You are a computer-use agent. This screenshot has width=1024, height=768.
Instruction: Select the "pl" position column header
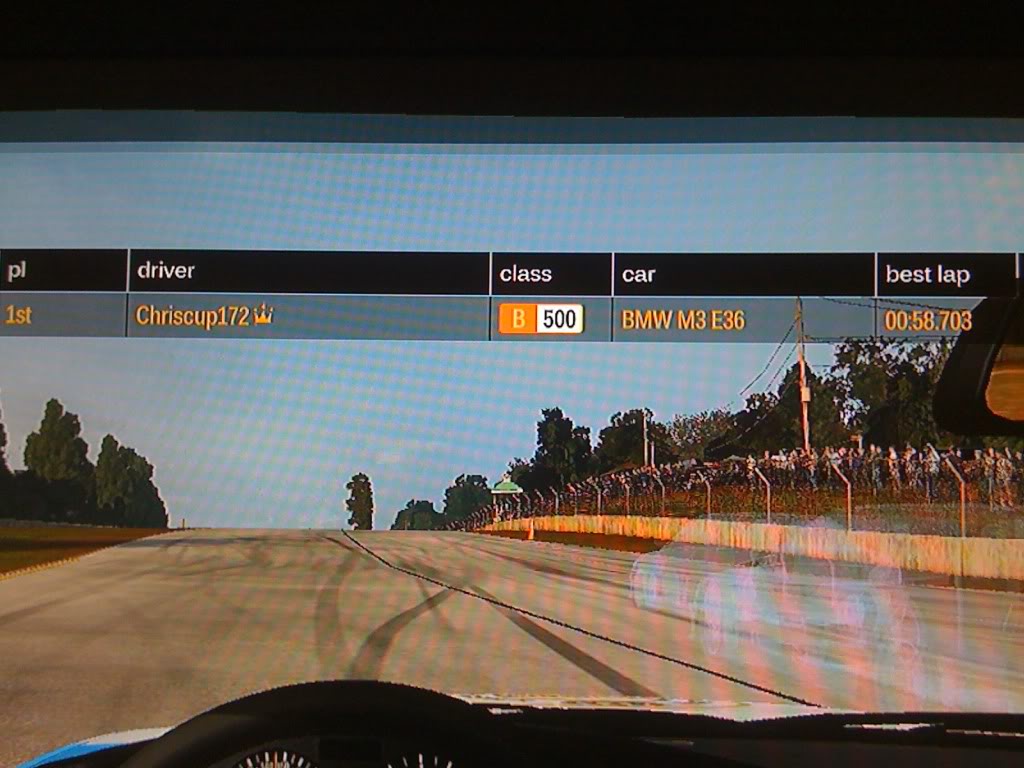17,271
